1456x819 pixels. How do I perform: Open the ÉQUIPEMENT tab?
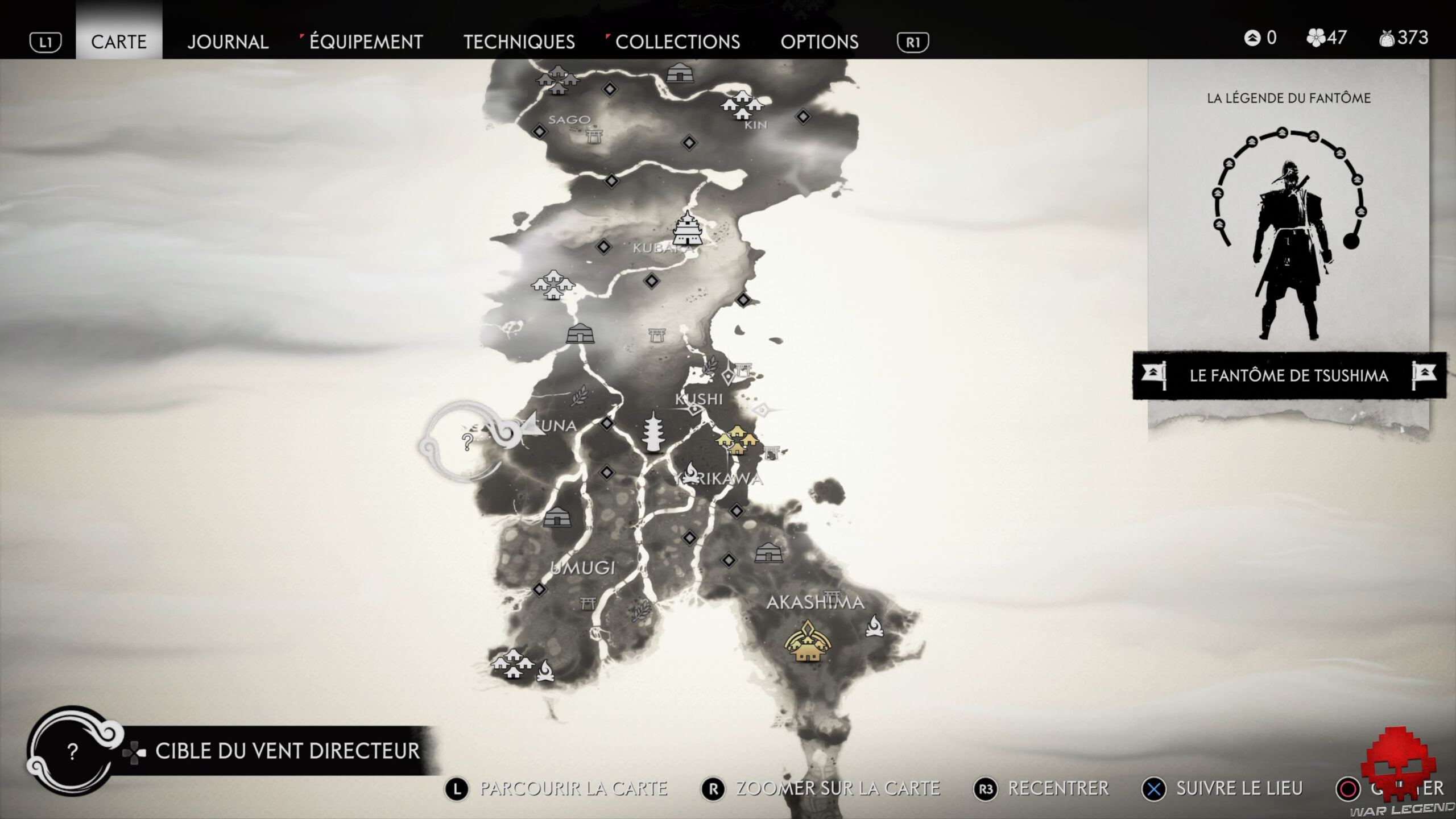364,42
